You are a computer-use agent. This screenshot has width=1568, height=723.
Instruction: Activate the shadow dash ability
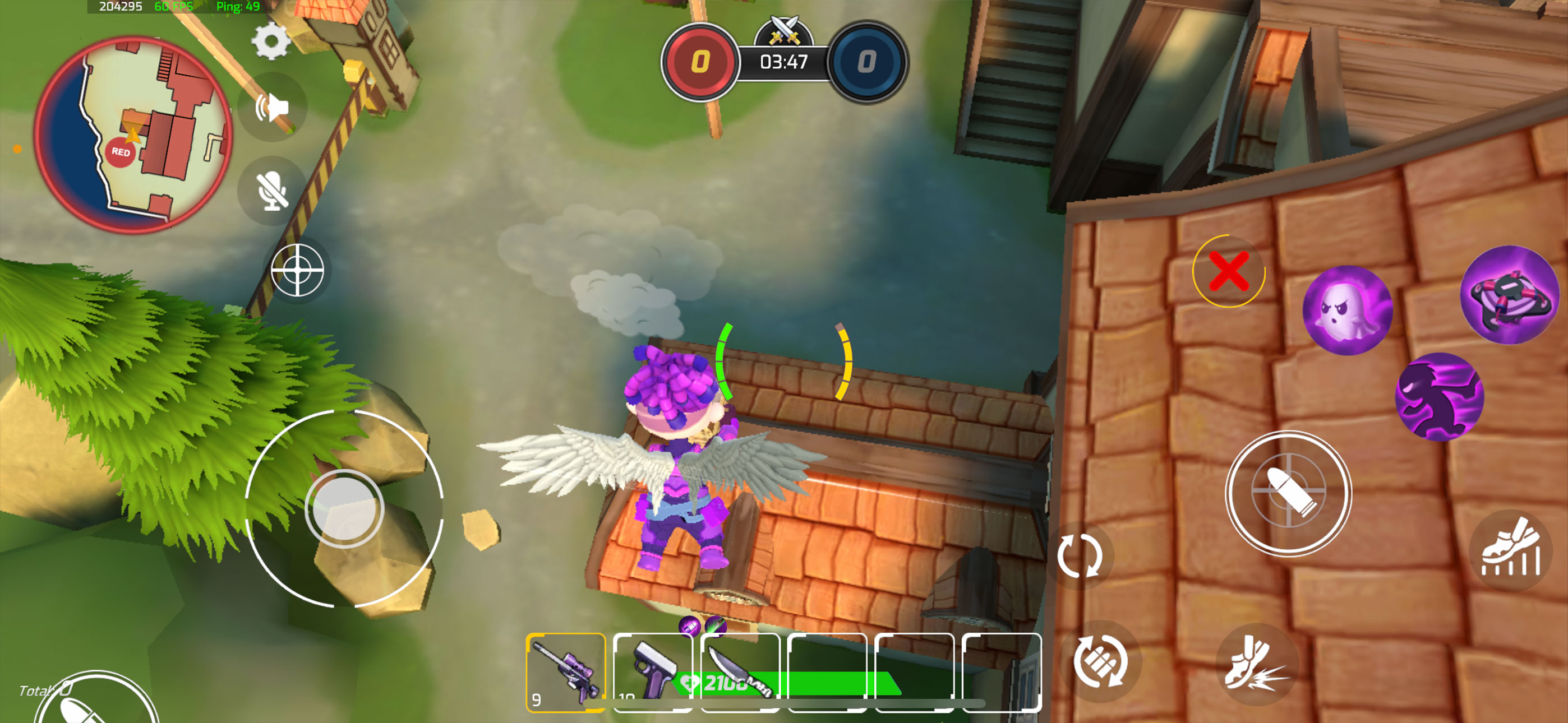[1439, 397]
